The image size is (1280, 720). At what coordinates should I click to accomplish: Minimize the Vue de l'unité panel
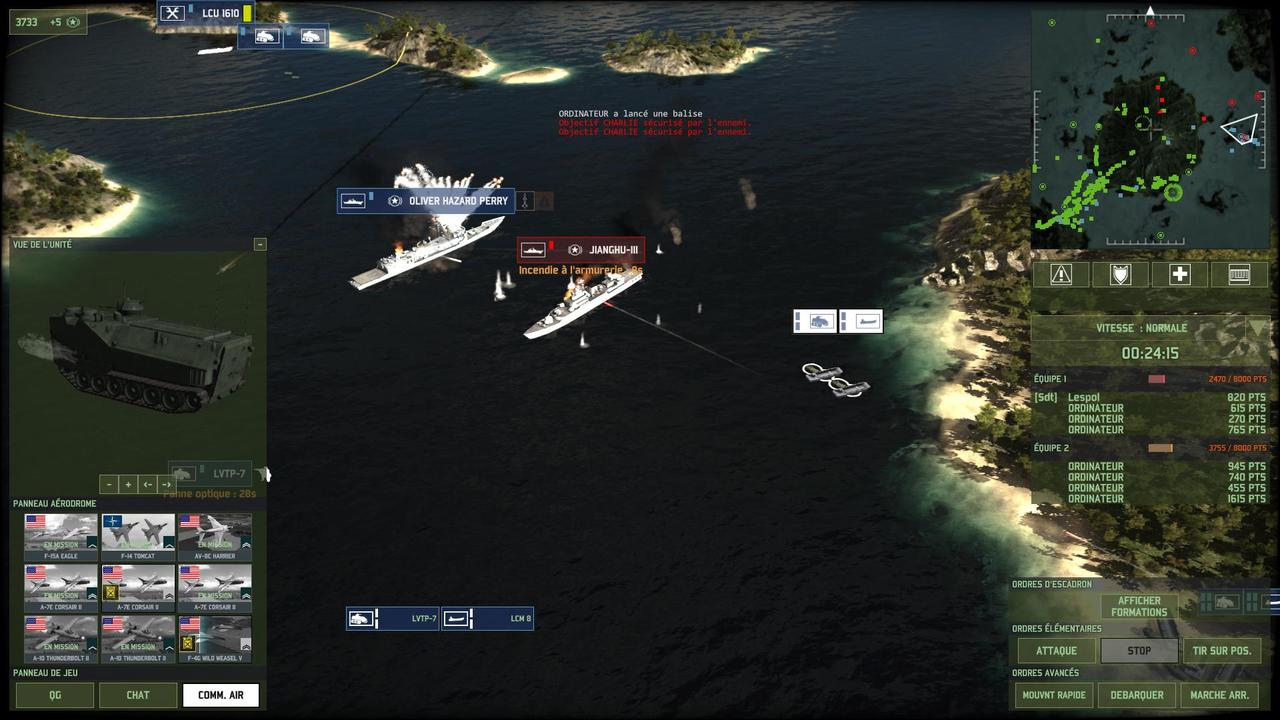(260, 244)
